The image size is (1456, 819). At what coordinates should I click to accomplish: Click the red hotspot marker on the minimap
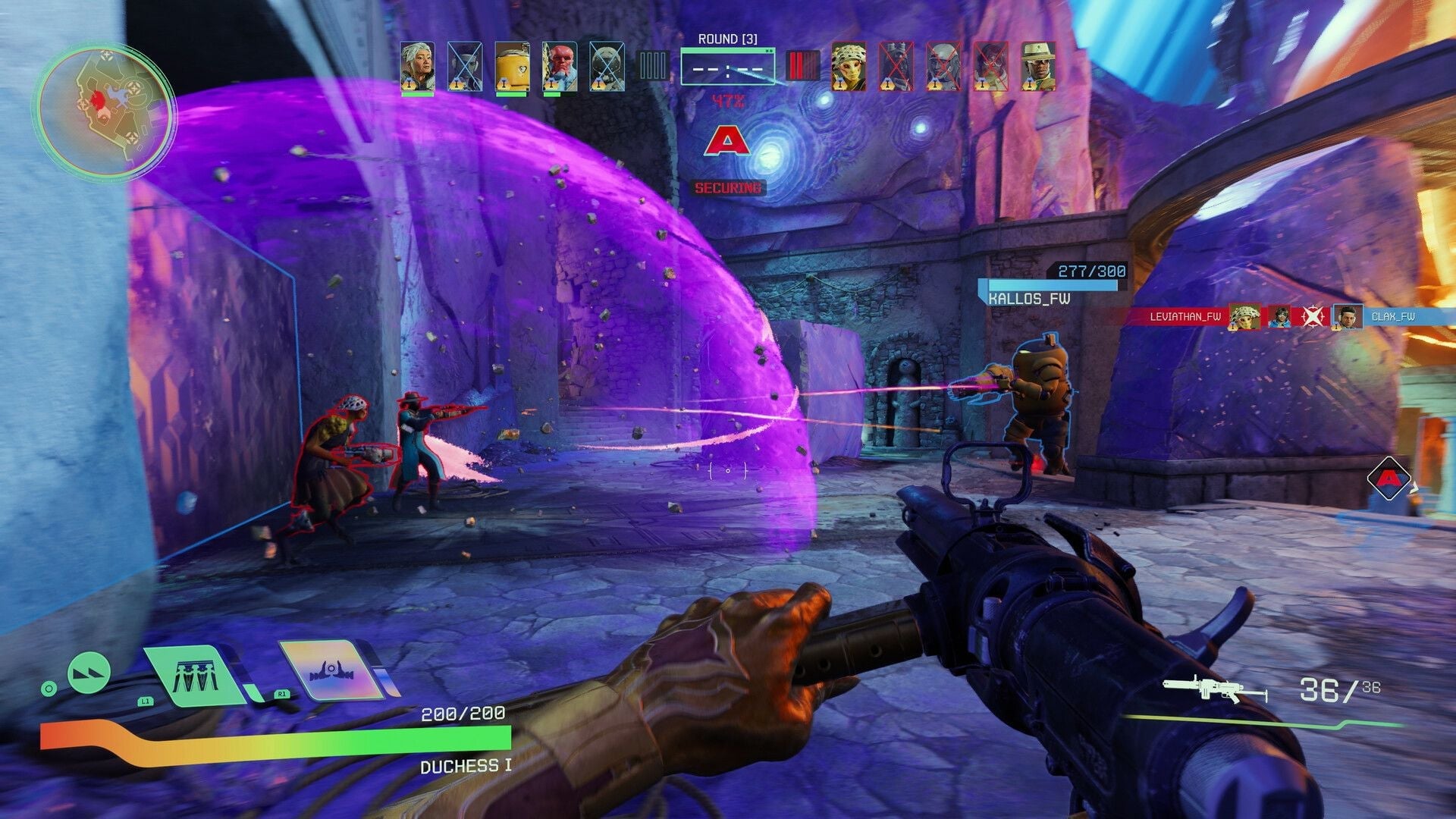(x=97, y=99)
